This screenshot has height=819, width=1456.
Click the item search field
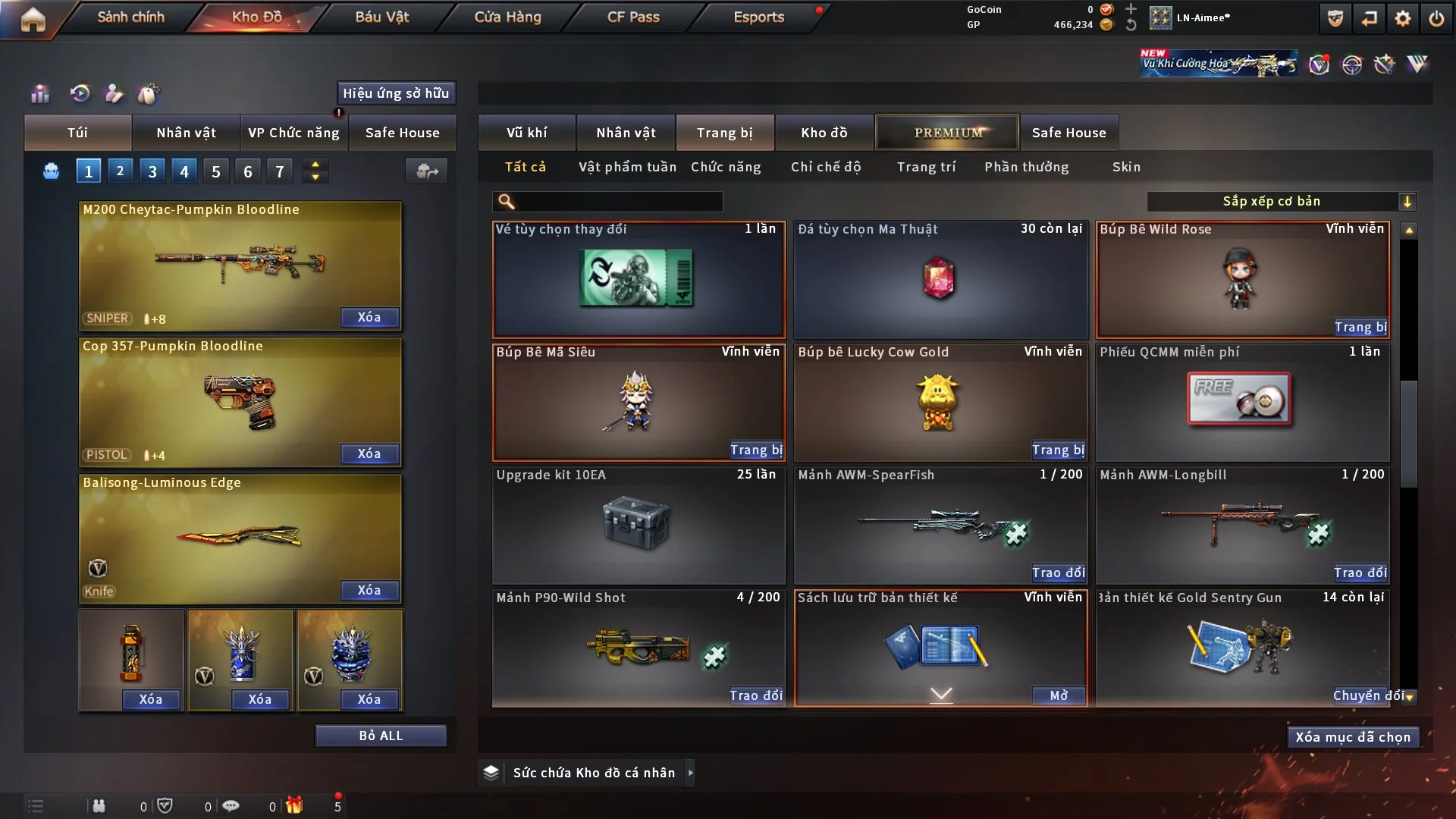point(618,201)
